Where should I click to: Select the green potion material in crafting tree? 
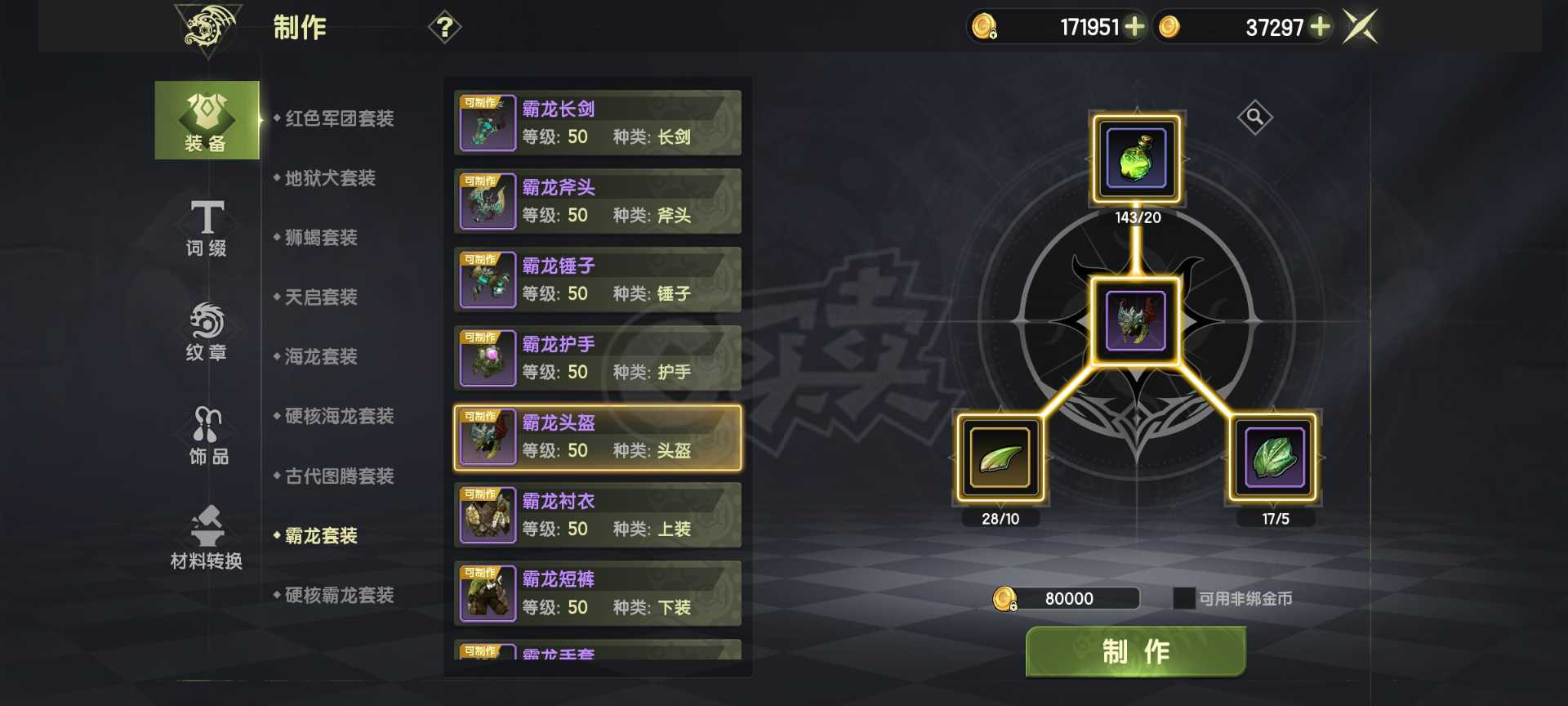1136,159
